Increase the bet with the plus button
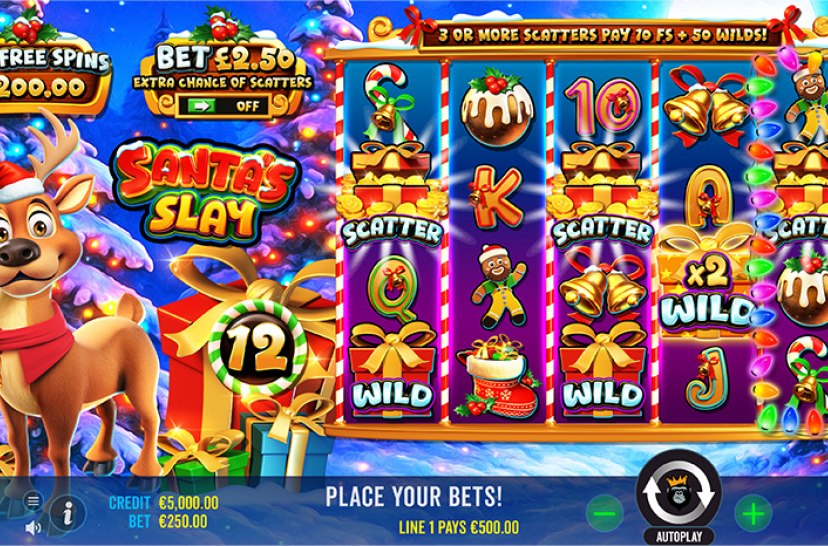 (753, 513)
